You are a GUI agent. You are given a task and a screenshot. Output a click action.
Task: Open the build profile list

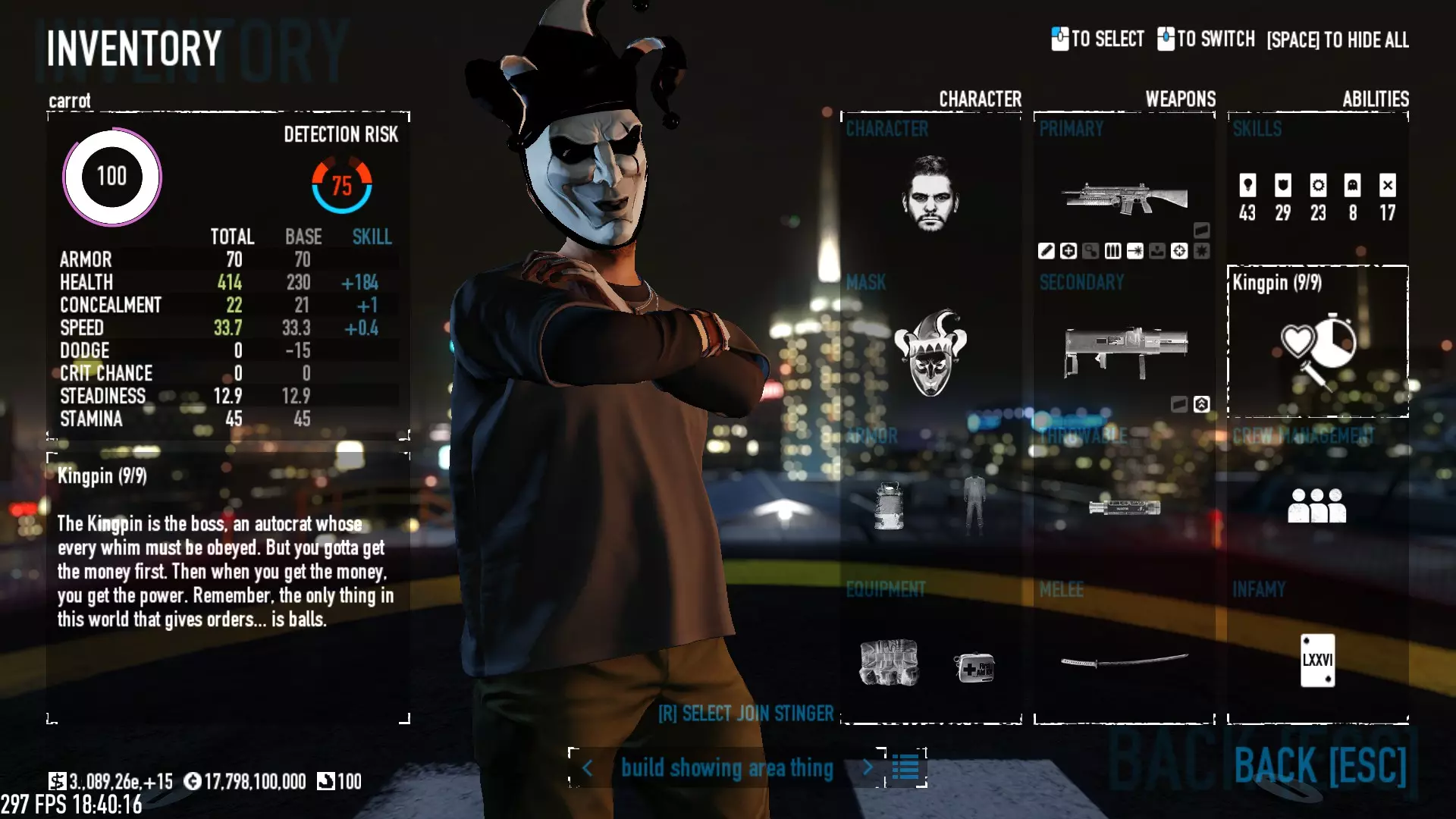pyautogui.click(x=905, y=767)
